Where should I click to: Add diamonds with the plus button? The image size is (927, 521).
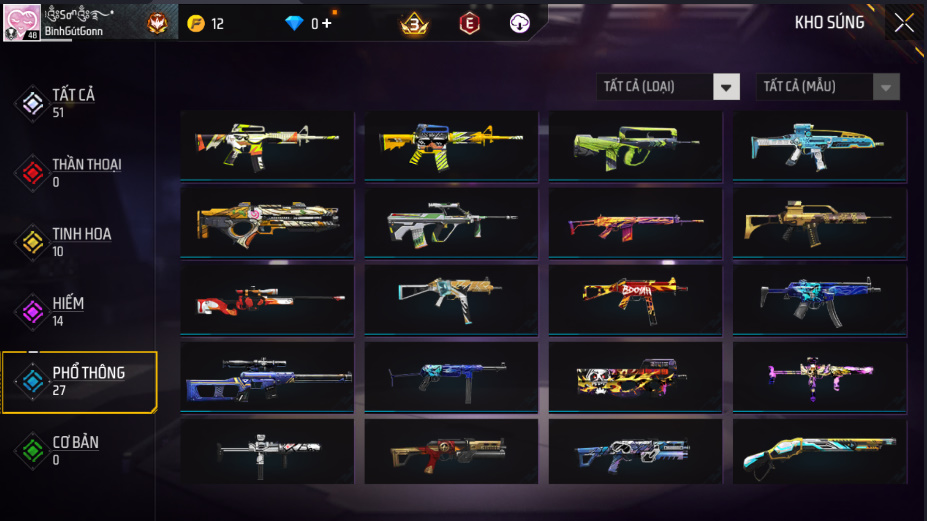point(327,23)
